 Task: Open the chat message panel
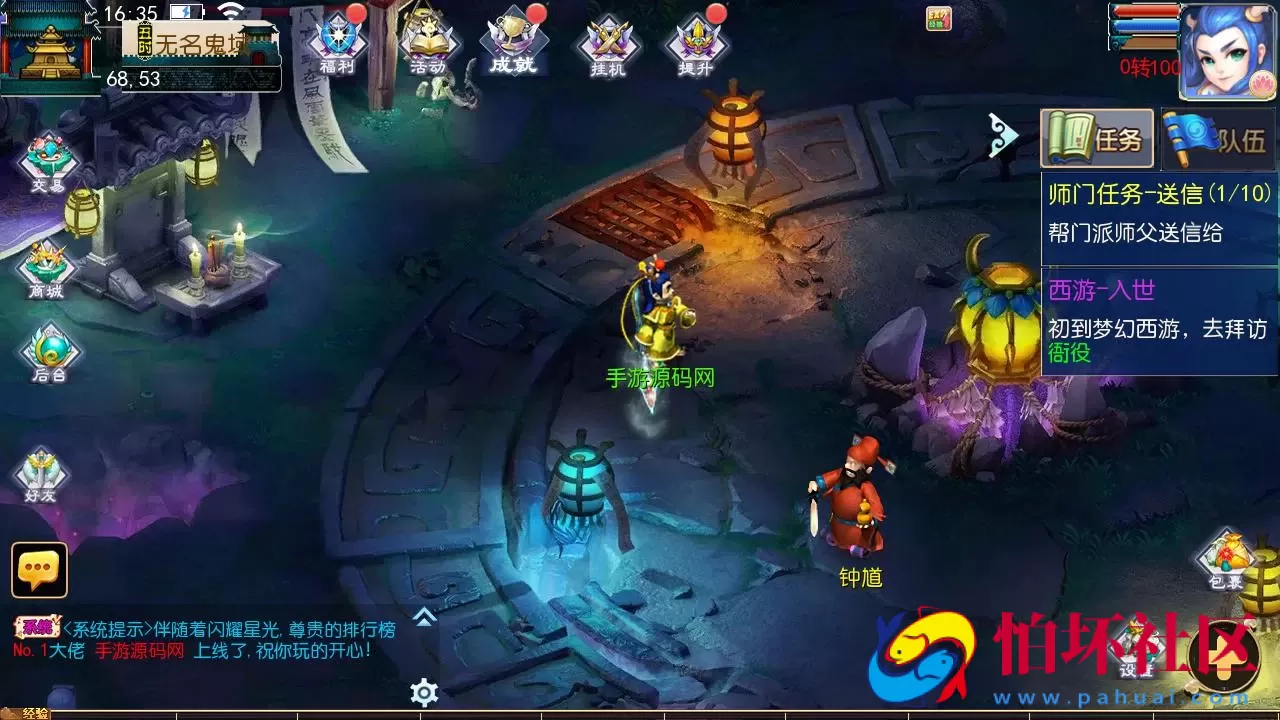point(38,568)
